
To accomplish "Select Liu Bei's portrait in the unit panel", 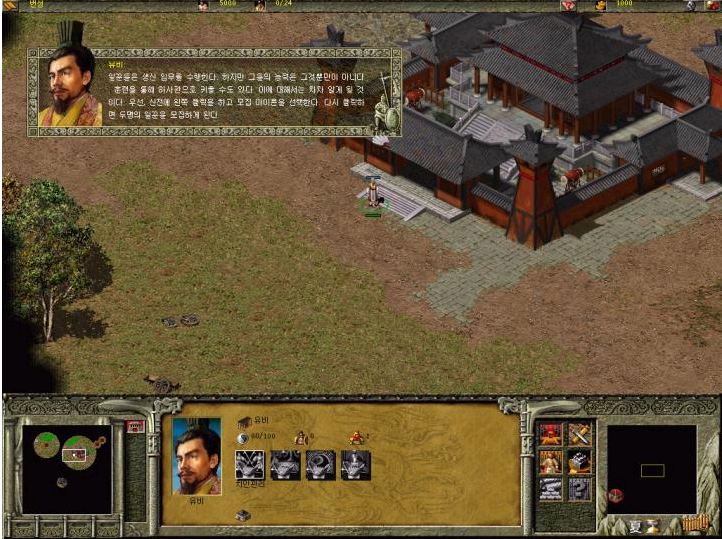I will click(x=196, y=456).
